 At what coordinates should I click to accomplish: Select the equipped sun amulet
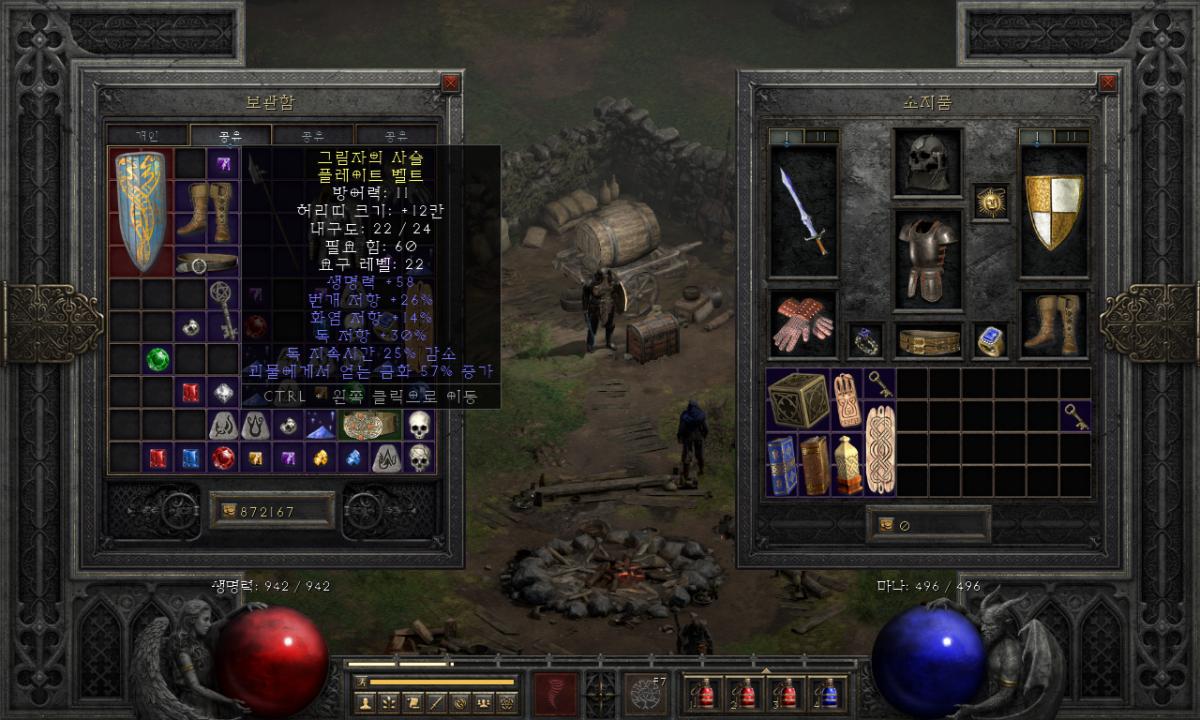tap(990, 201)
